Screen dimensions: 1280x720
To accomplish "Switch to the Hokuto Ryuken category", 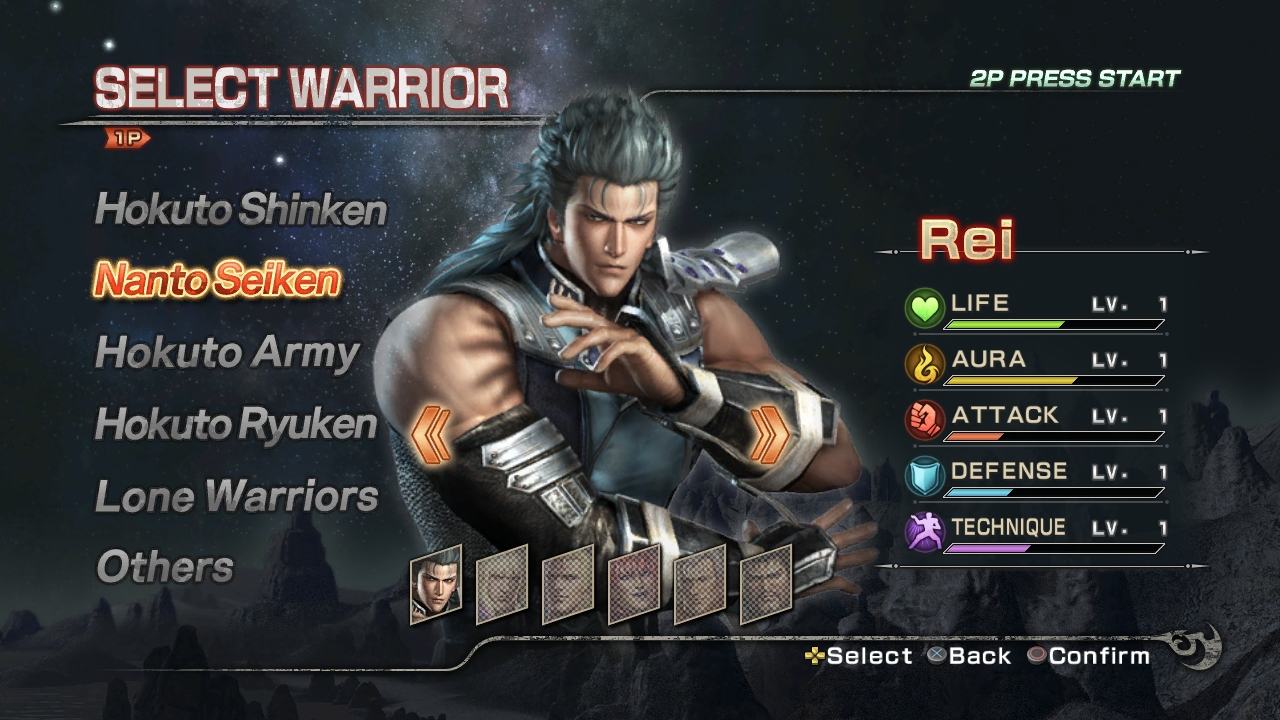I will pos(235,424).
